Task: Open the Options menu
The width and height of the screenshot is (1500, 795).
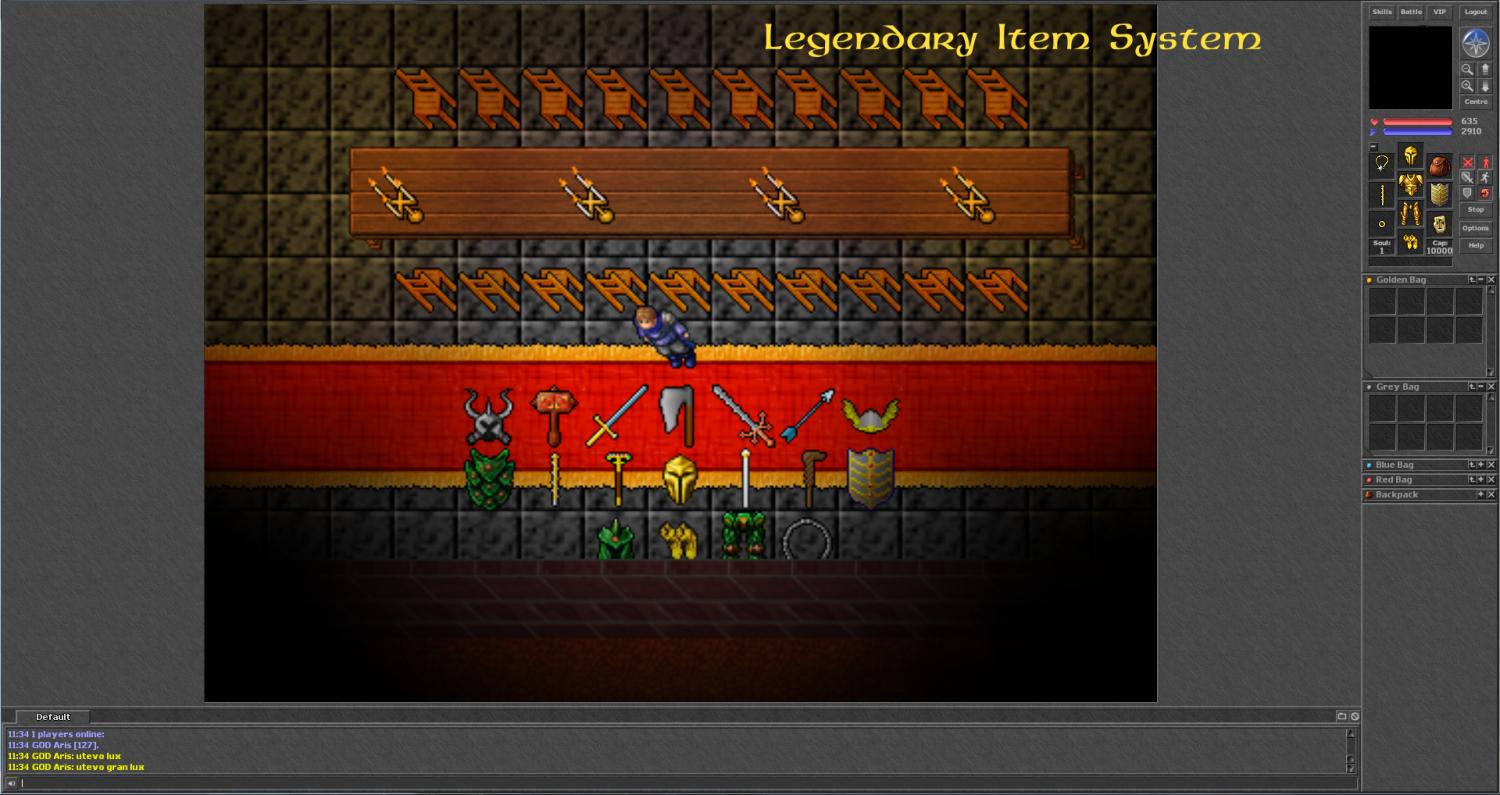Action: tap(1476, 228)
